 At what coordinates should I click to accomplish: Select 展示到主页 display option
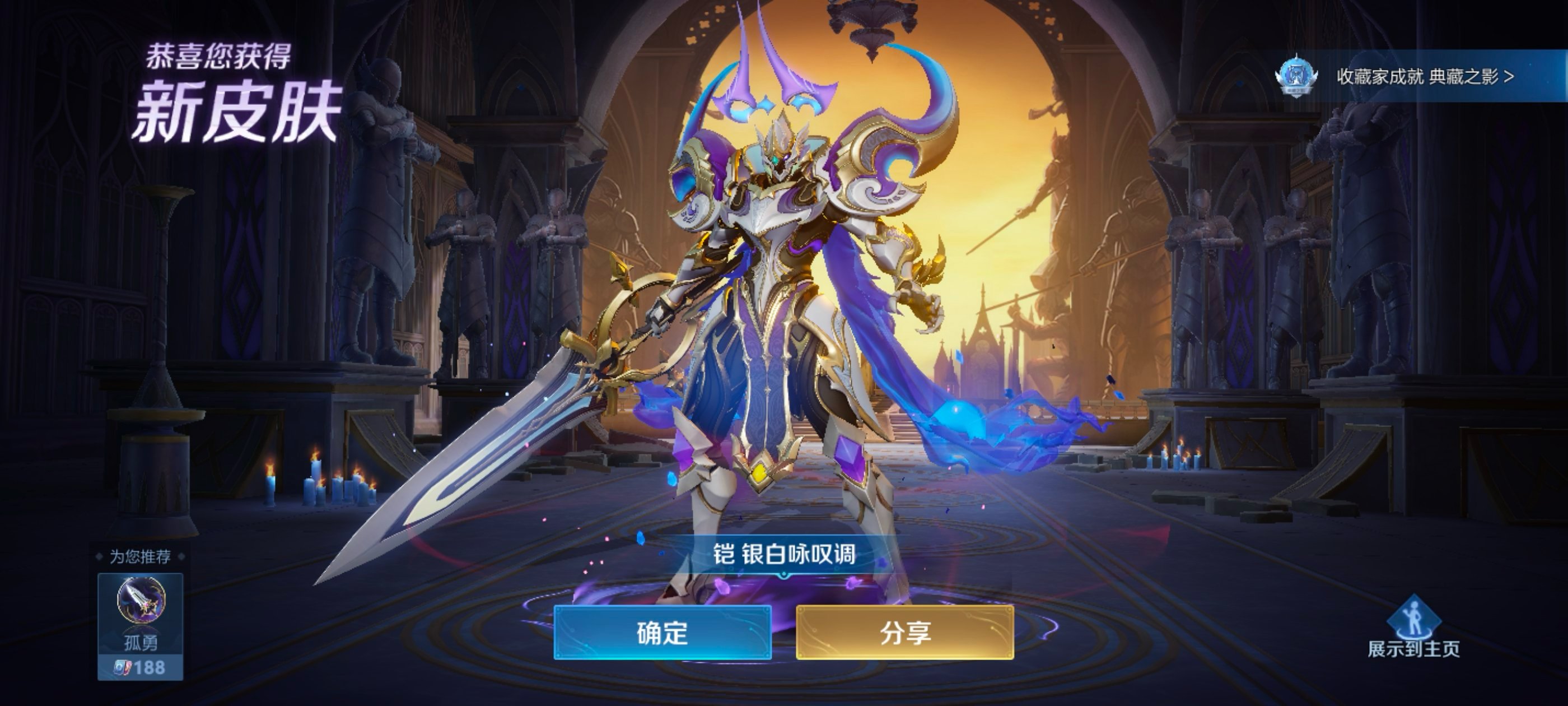coord(1413,629)
